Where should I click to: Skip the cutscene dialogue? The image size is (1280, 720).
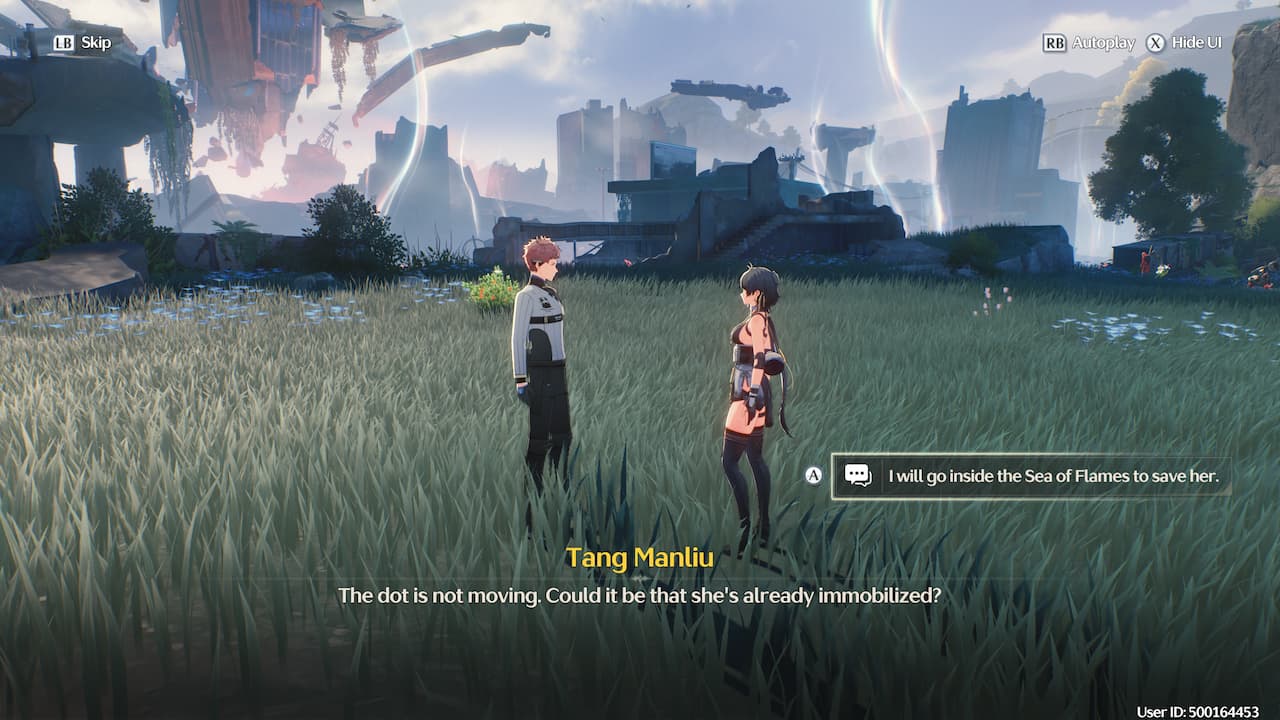(82, 43)
